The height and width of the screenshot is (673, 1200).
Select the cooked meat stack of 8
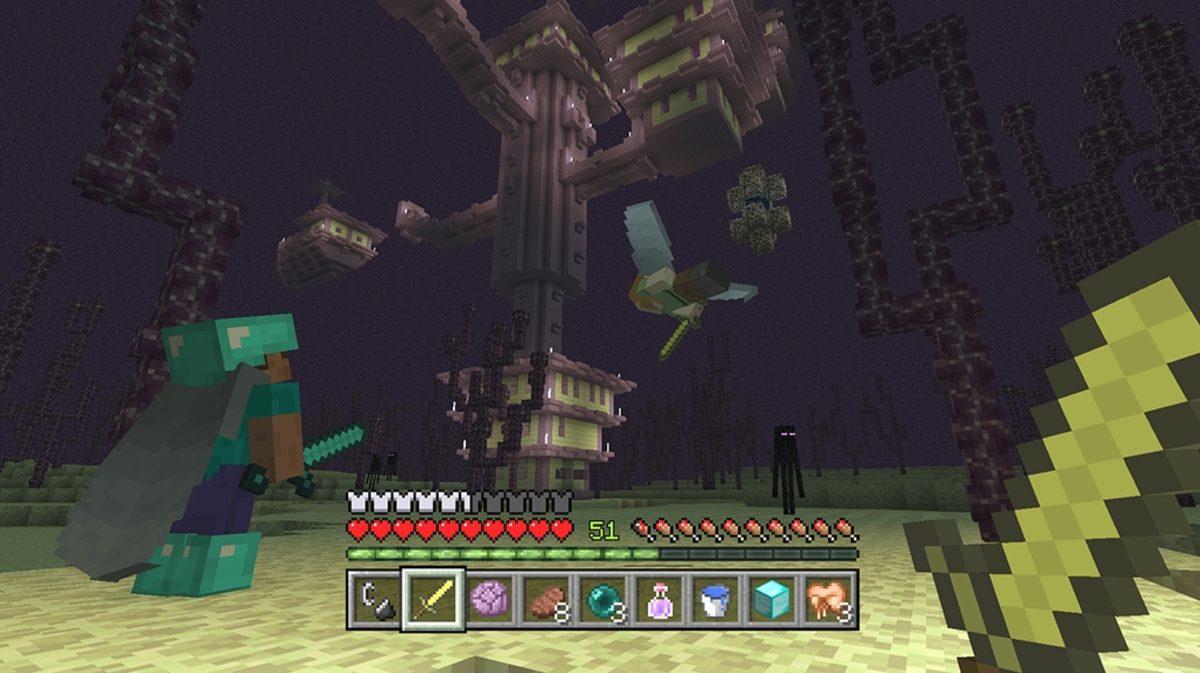tap(545, 599)
